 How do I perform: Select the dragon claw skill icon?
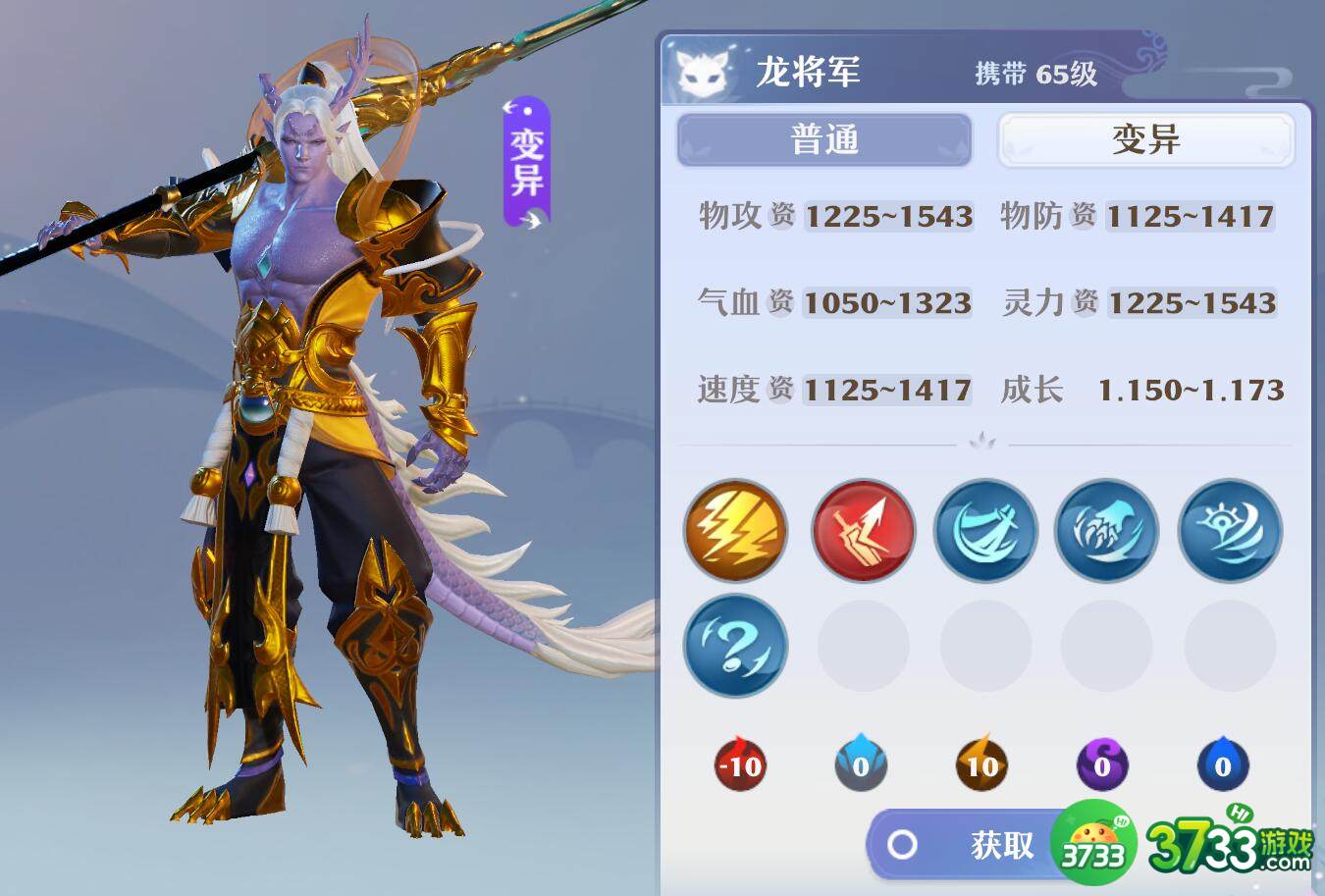pos(1106,530)
